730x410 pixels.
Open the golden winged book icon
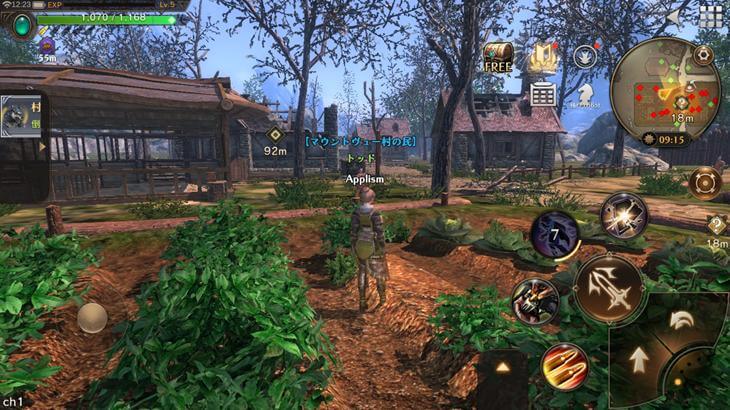[543, 57]
